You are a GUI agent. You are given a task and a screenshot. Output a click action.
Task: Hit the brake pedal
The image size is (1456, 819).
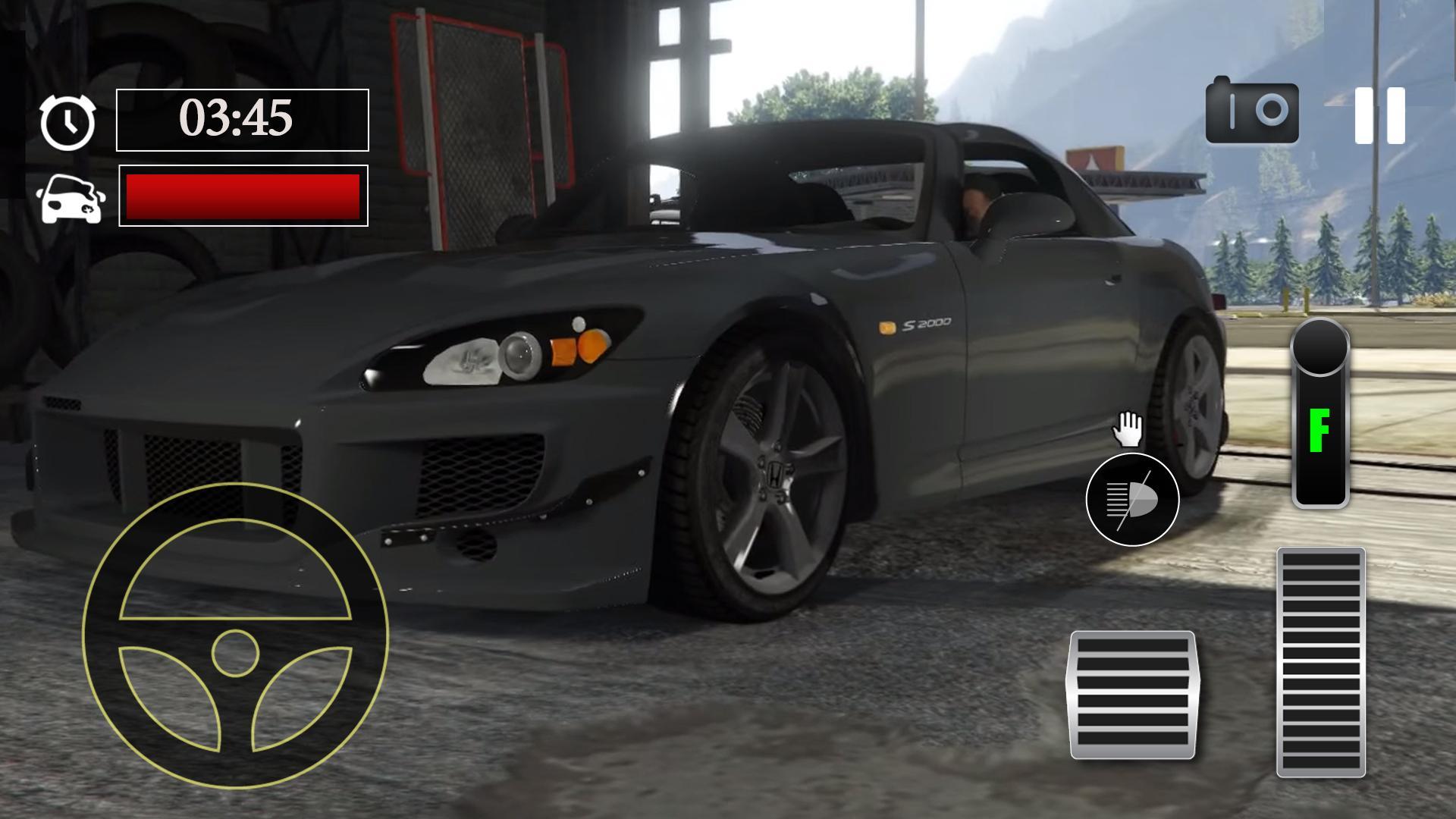1132,694
